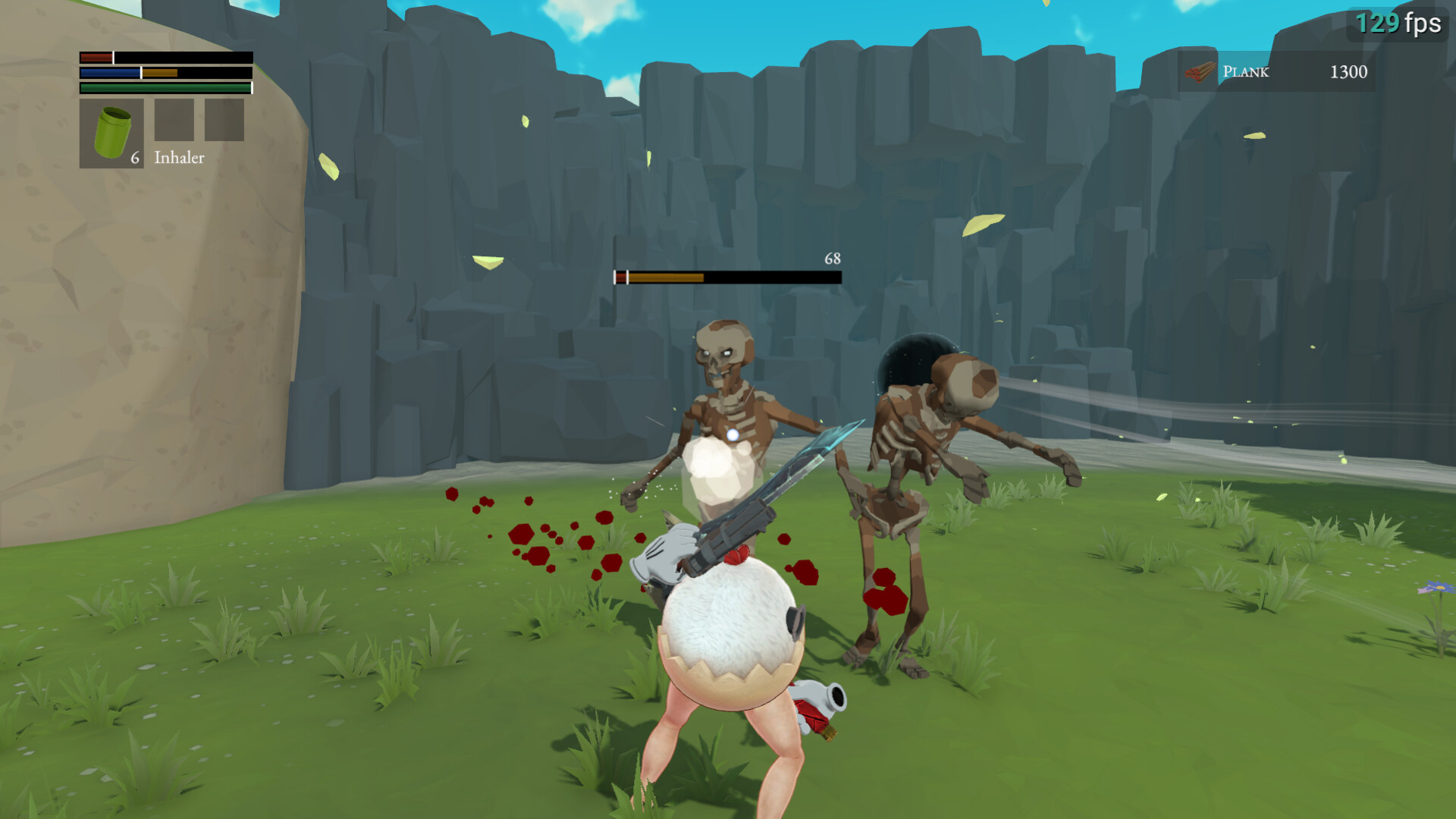Click the Plank counter showing 1300
Viewport: 1456px width, 819px height.
click(1348, 72)
